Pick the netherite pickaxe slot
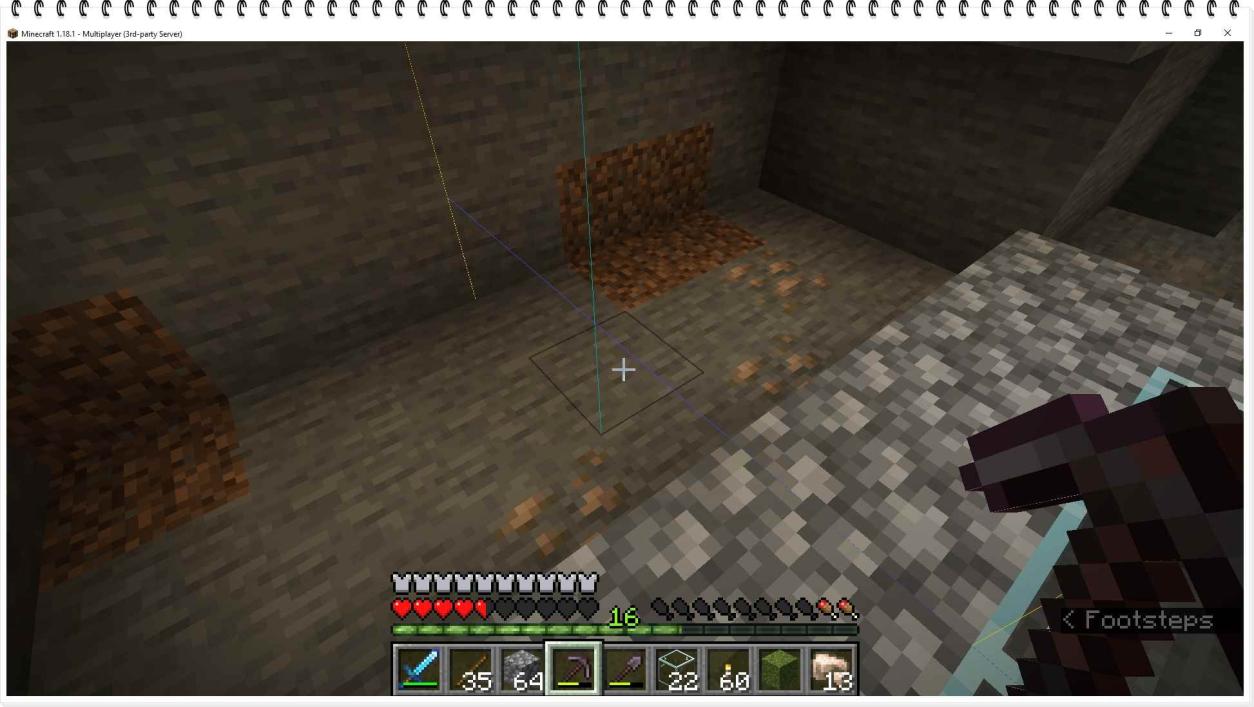Image resolution: width=1254 pixels, height=707 pixels. [x=573, y=668]
